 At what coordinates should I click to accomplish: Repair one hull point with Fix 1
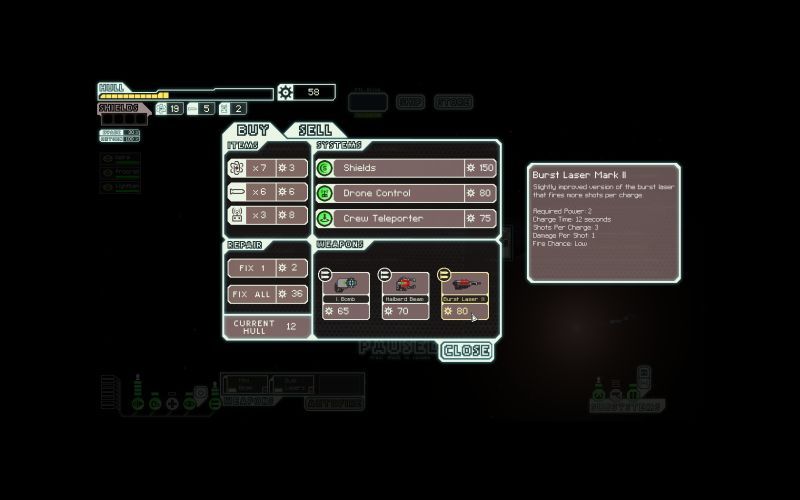268,268
